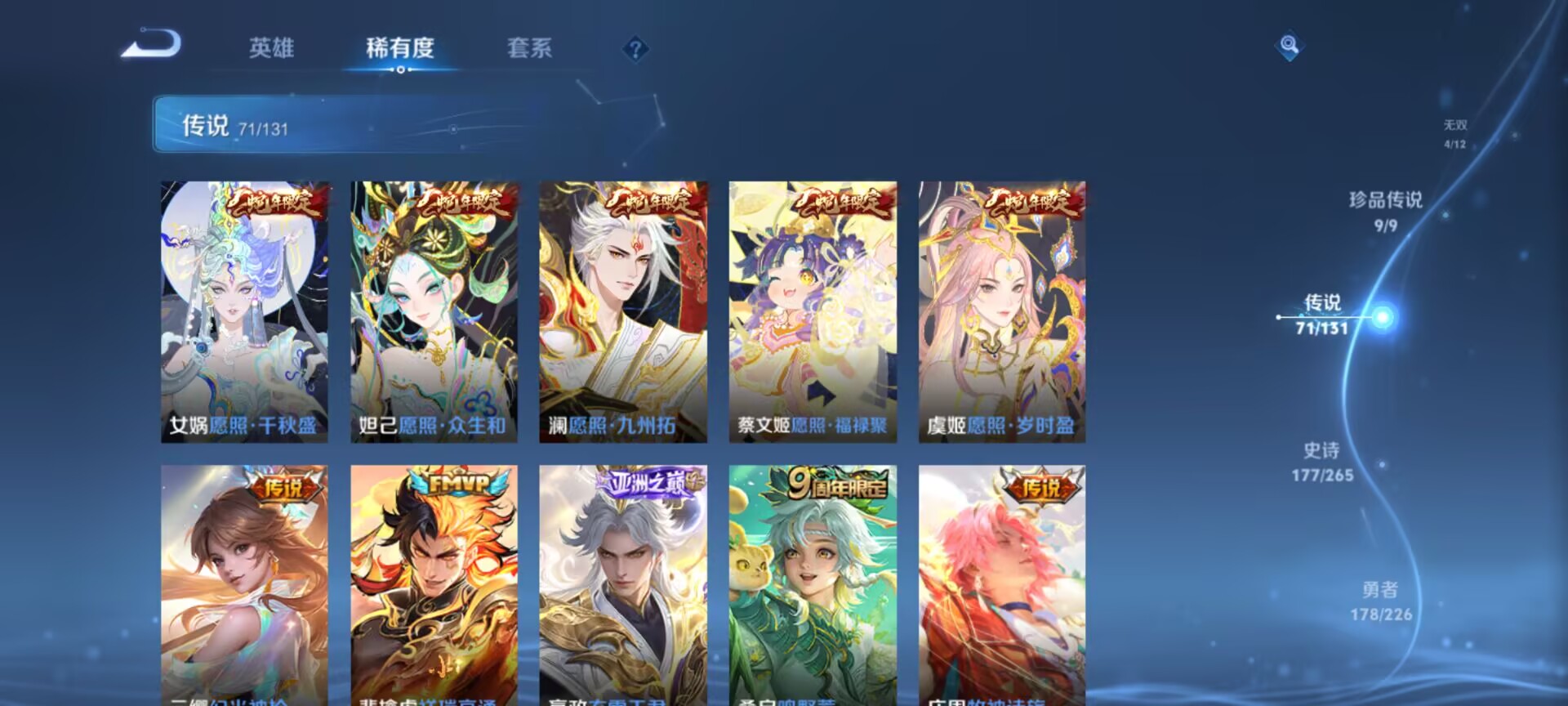Open the 套系 tab

pos(531,49)
